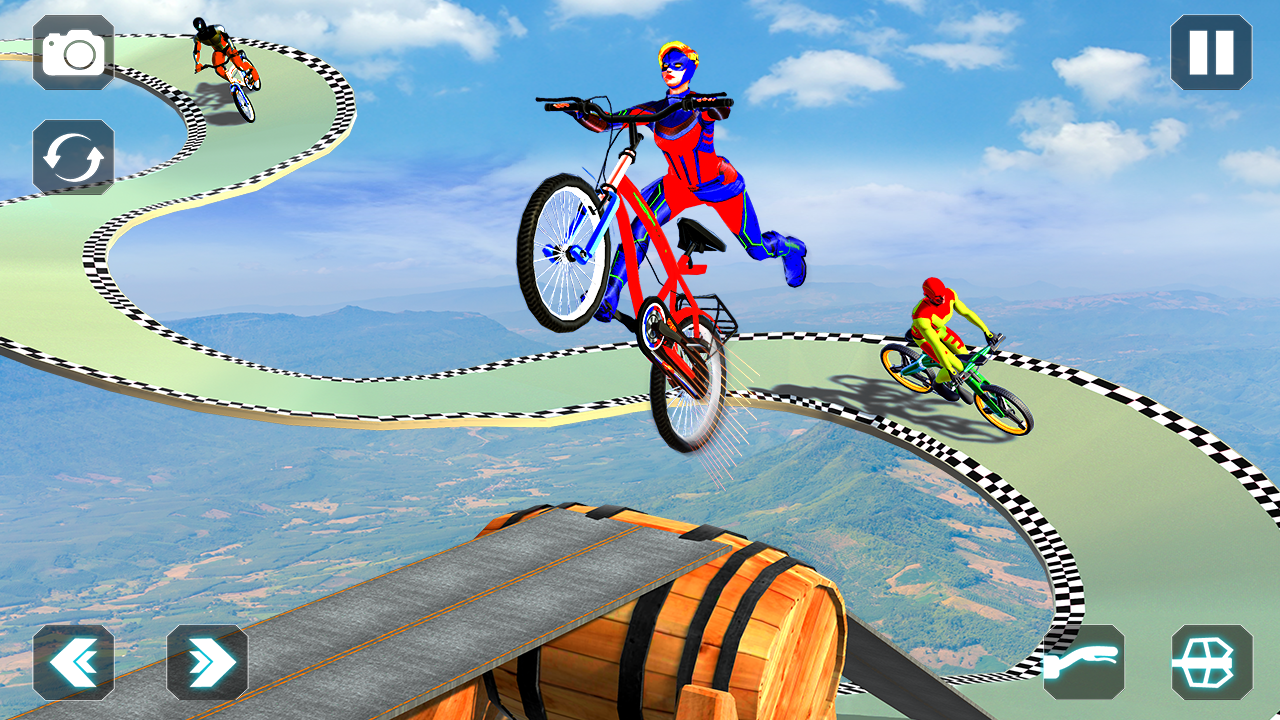Click the red bicycle's front wheel
Screen dimensions: 1280x720
[x=570, y=250]
